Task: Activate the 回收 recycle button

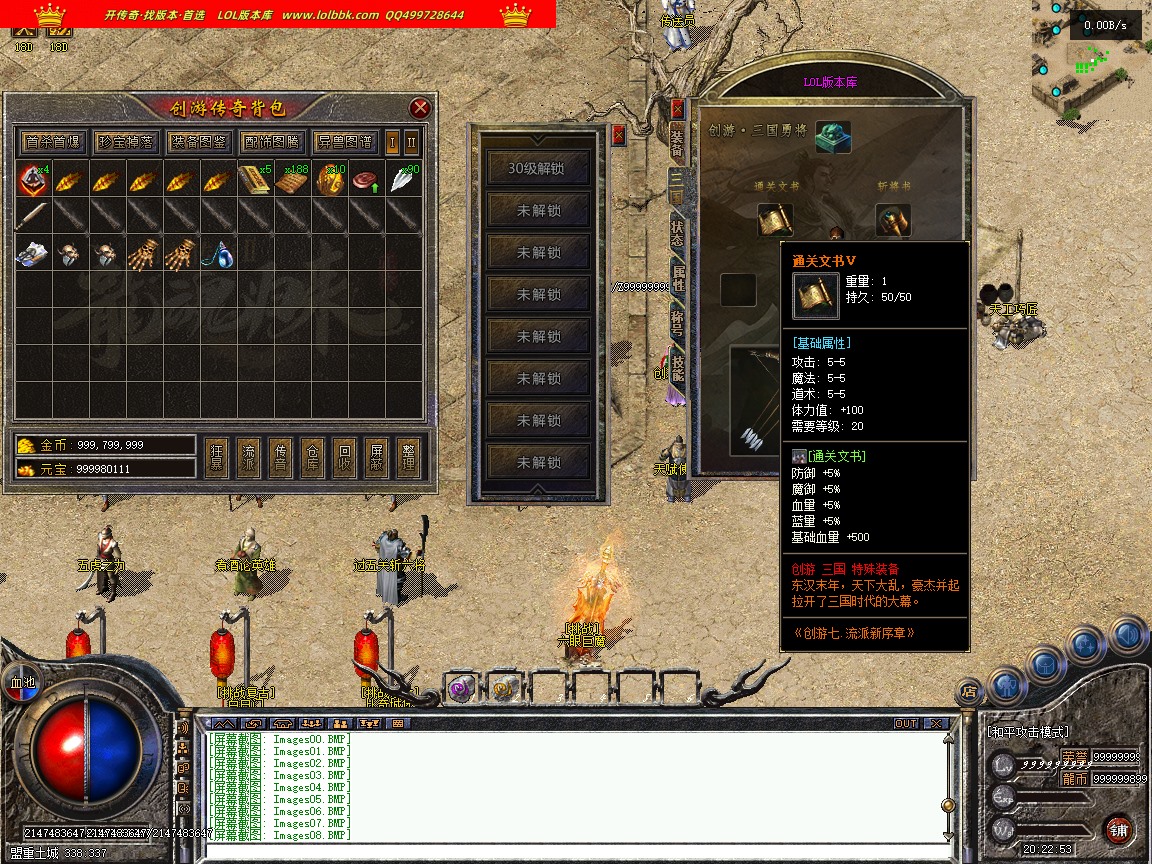Action: (x=344, y=458)
